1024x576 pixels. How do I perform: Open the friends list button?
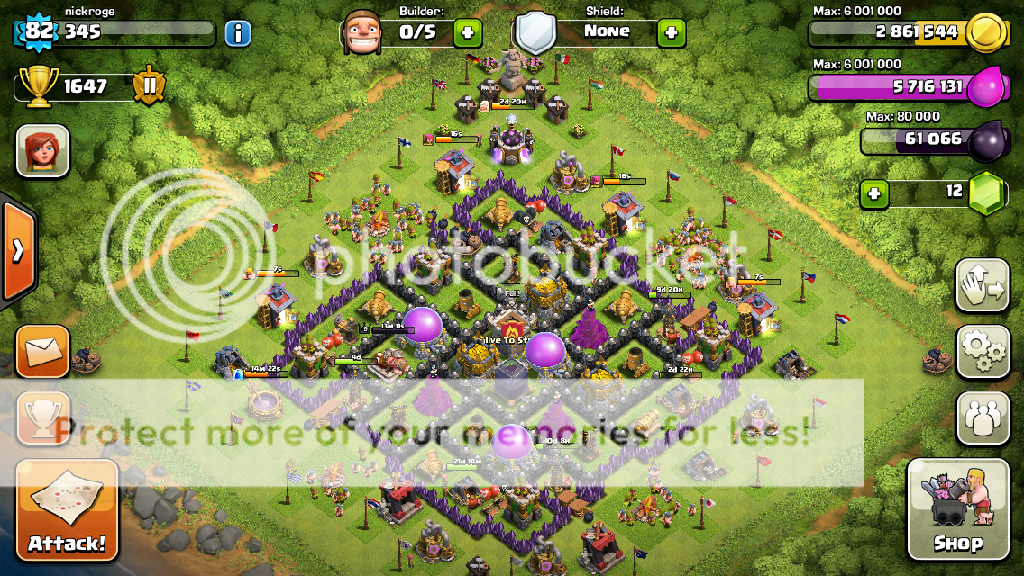pyautogui.click(x=983, y=416)
